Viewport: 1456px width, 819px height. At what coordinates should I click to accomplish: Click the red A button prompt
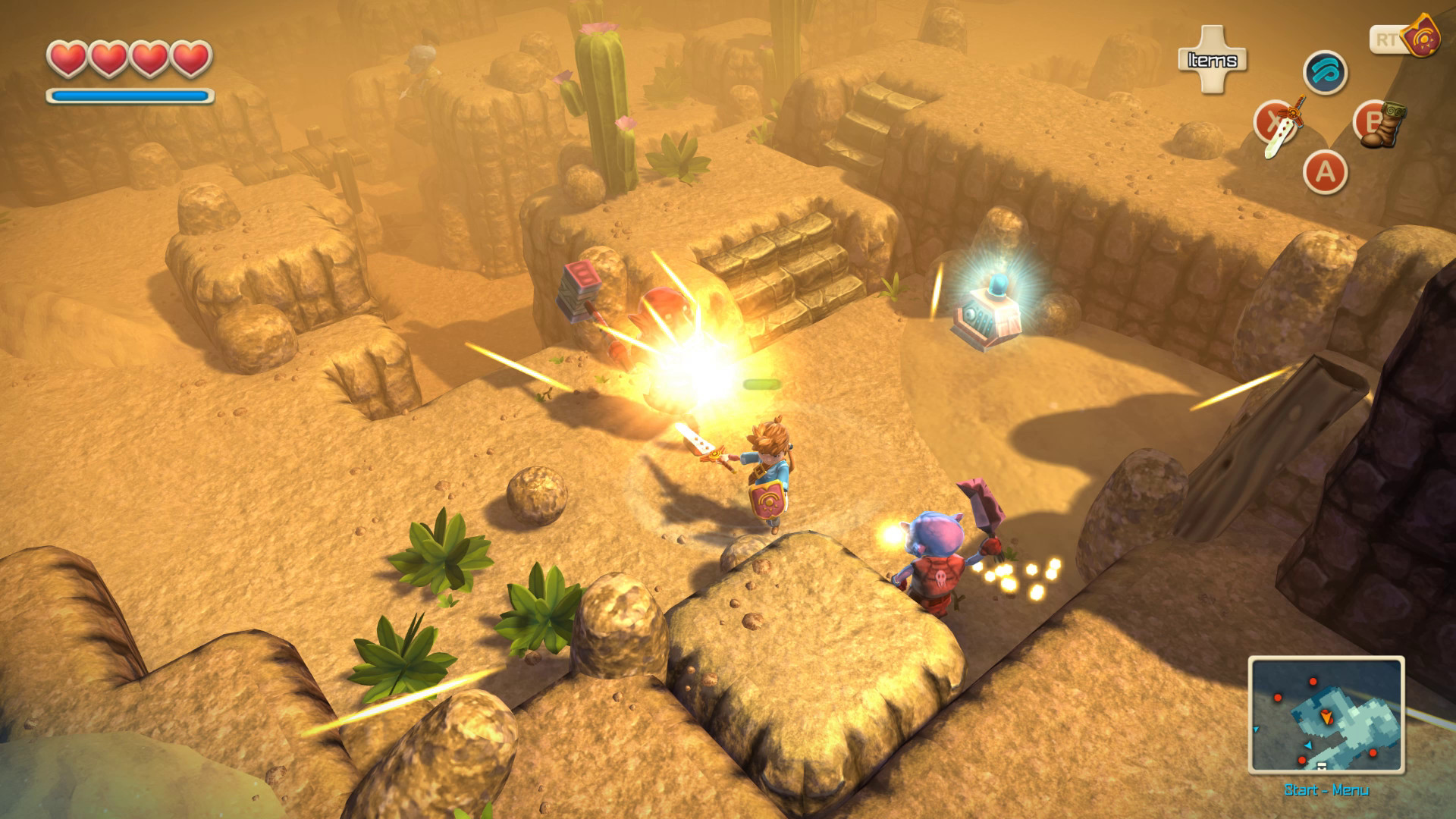point(1326,171)
